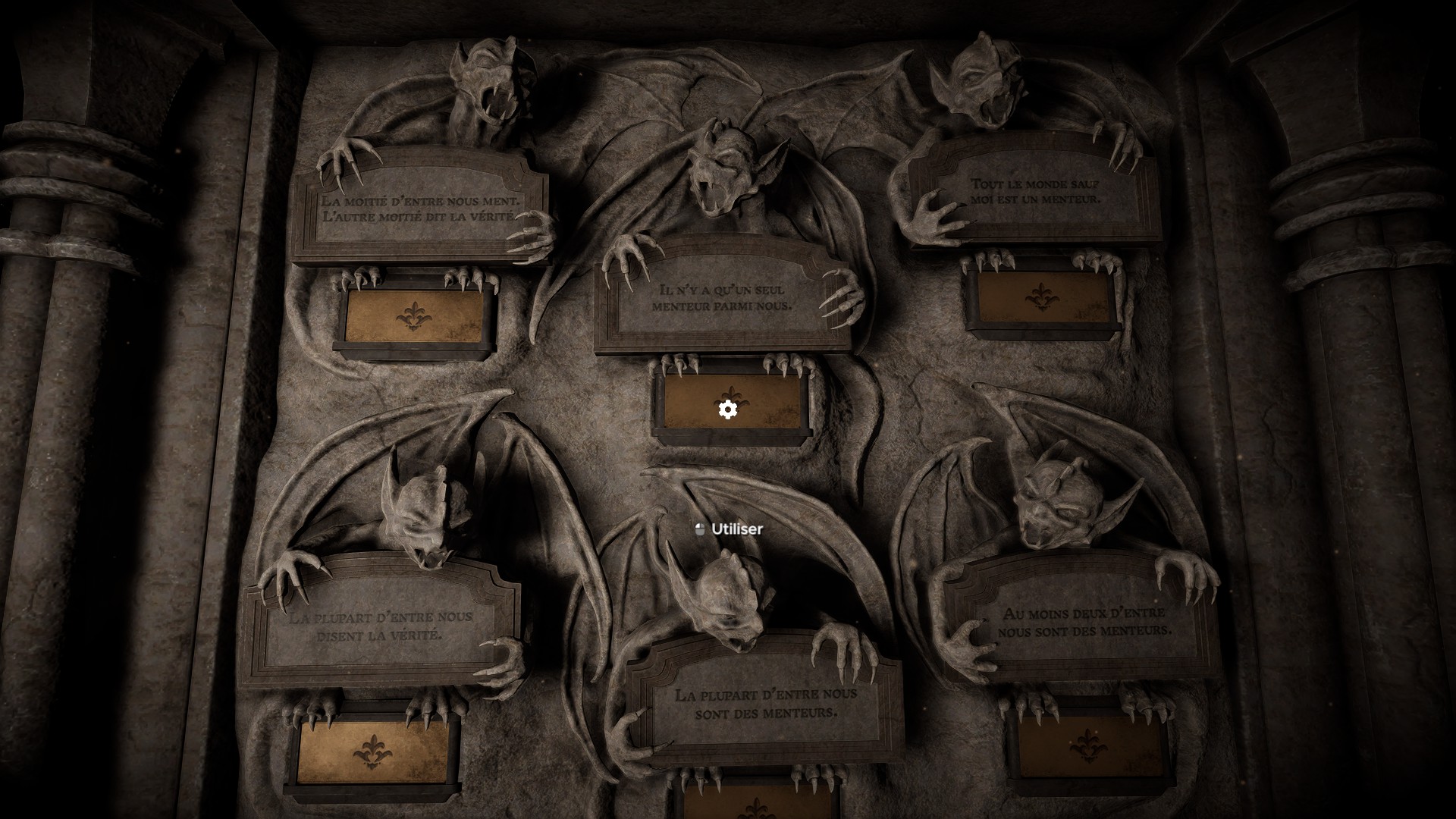
Task: Select the button under "Tout le monde sauf moi" plaque
Action: pos(1042,297)
